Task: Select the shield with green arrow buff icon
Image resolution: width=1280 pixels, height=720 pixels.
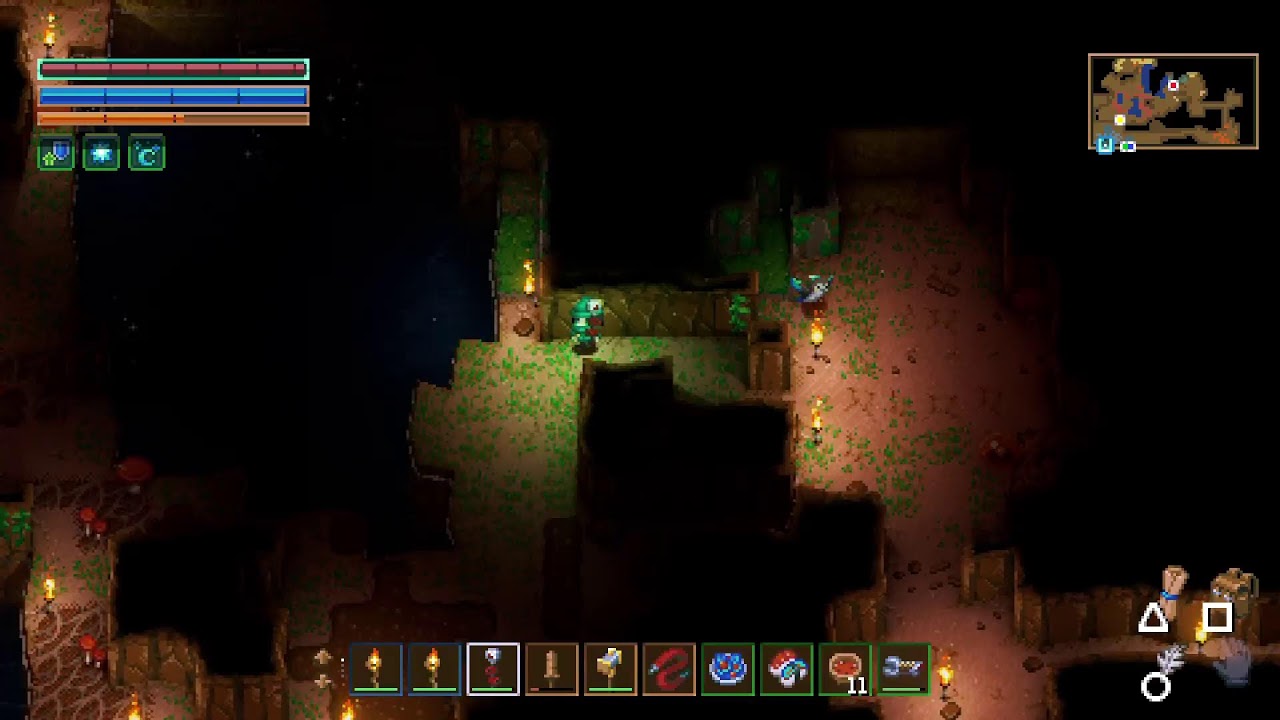Action: [56, 154]
